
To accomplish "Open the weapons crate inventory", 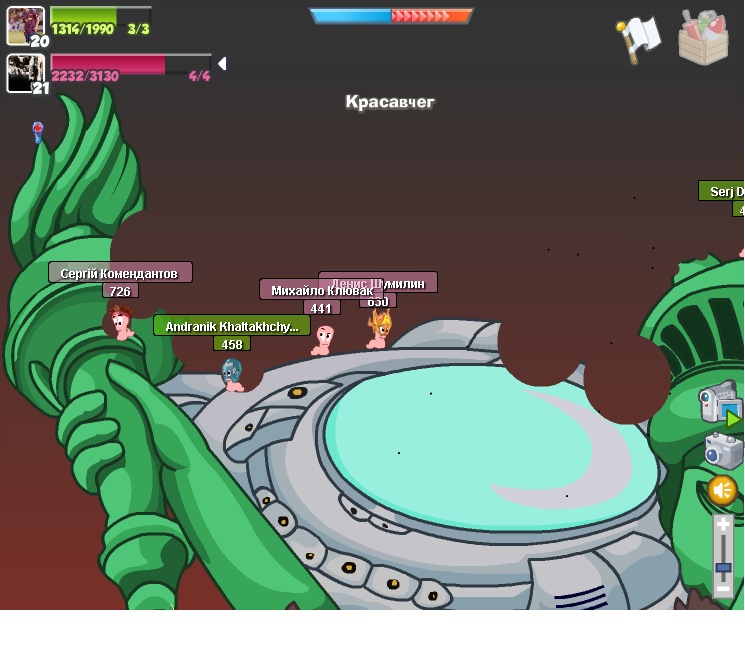I will click(703, 39).
